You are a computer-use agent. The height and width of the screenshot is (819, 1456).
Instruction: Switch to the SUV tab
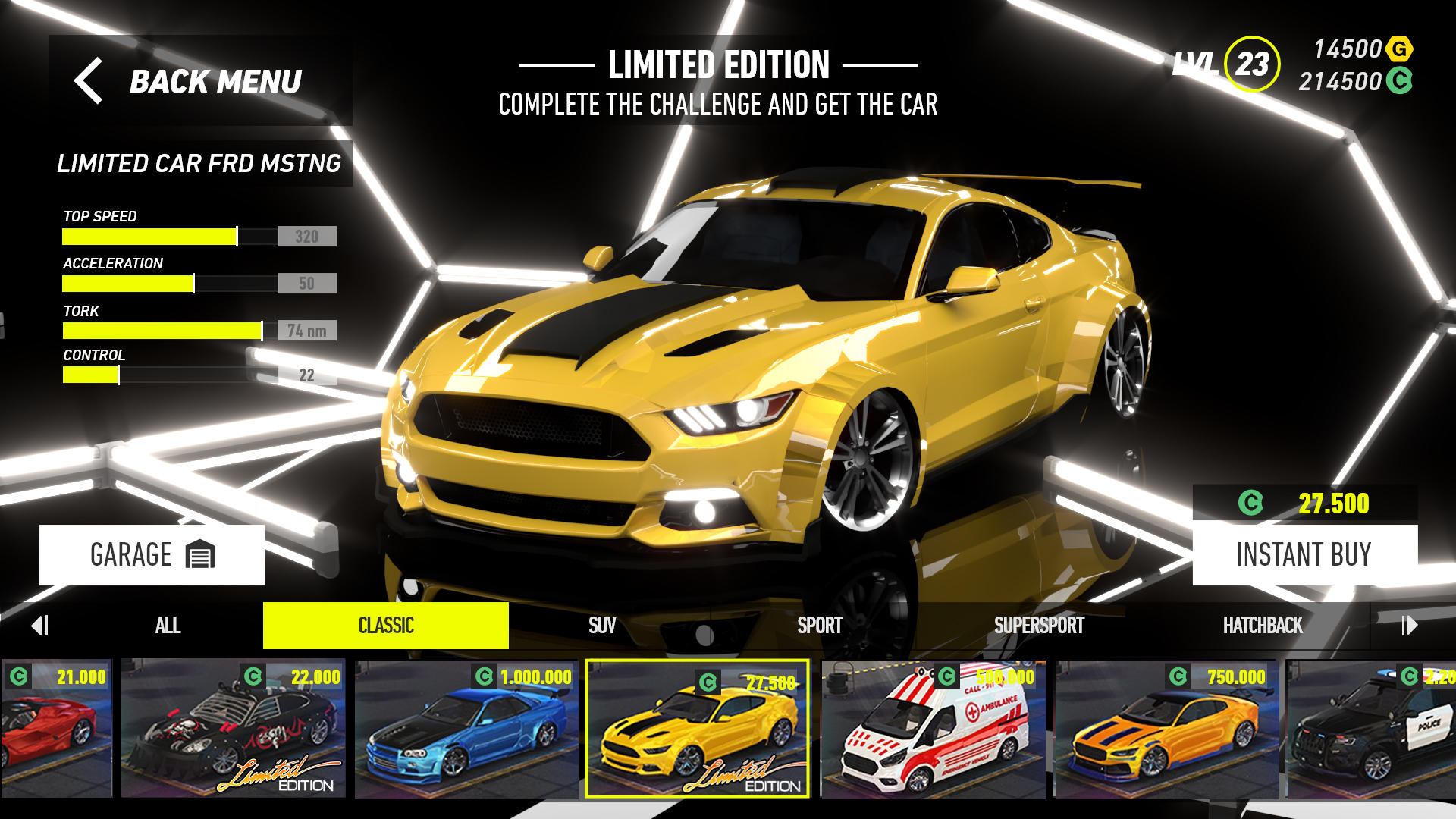coord(601,626)
